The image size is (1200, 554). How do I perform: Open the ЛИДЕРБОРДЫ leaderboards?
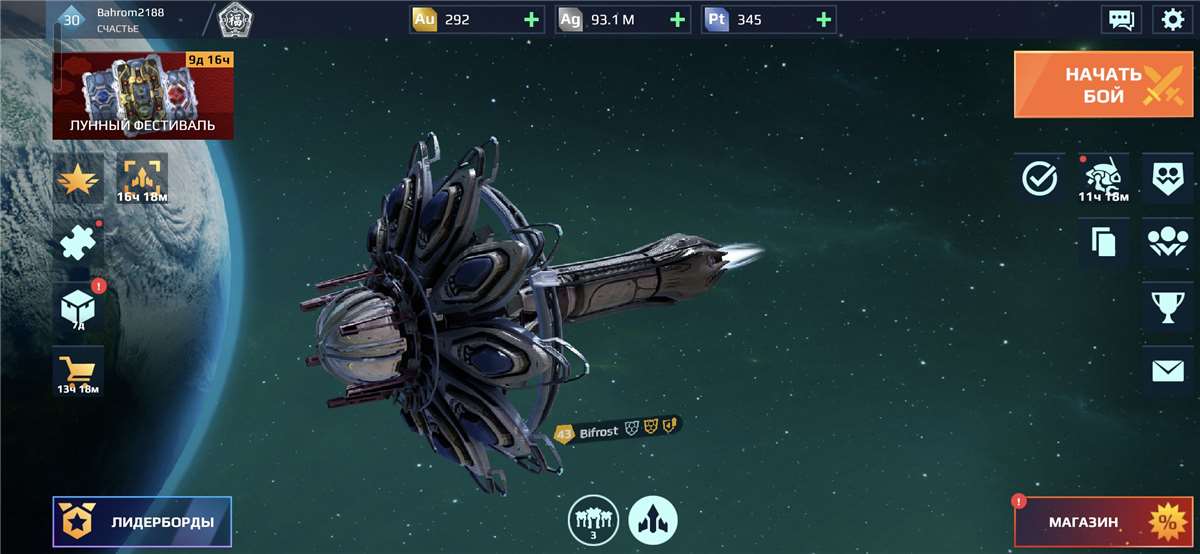(142, 522)
